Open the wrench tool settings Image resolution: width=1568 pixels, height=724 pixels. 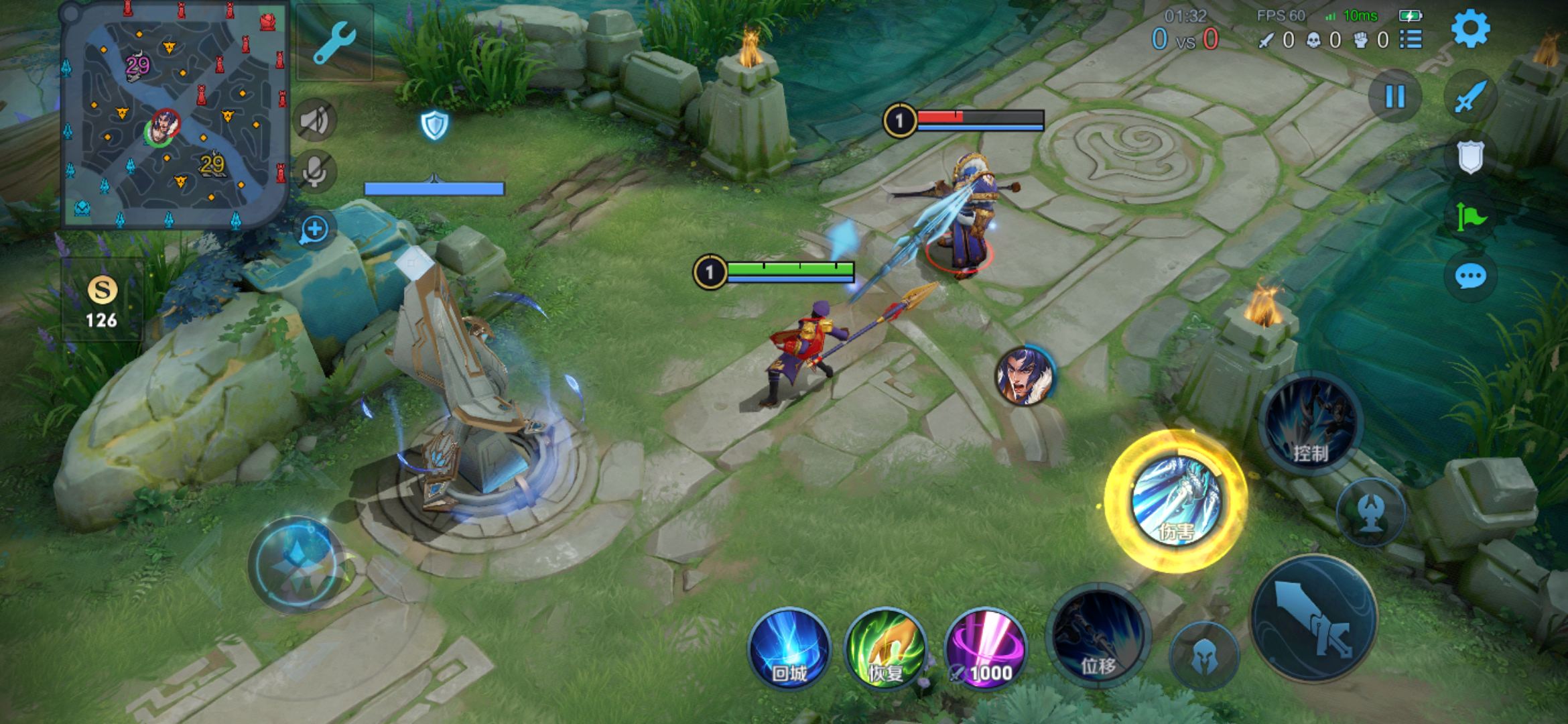pyautogui.click(x=334, y=42)
